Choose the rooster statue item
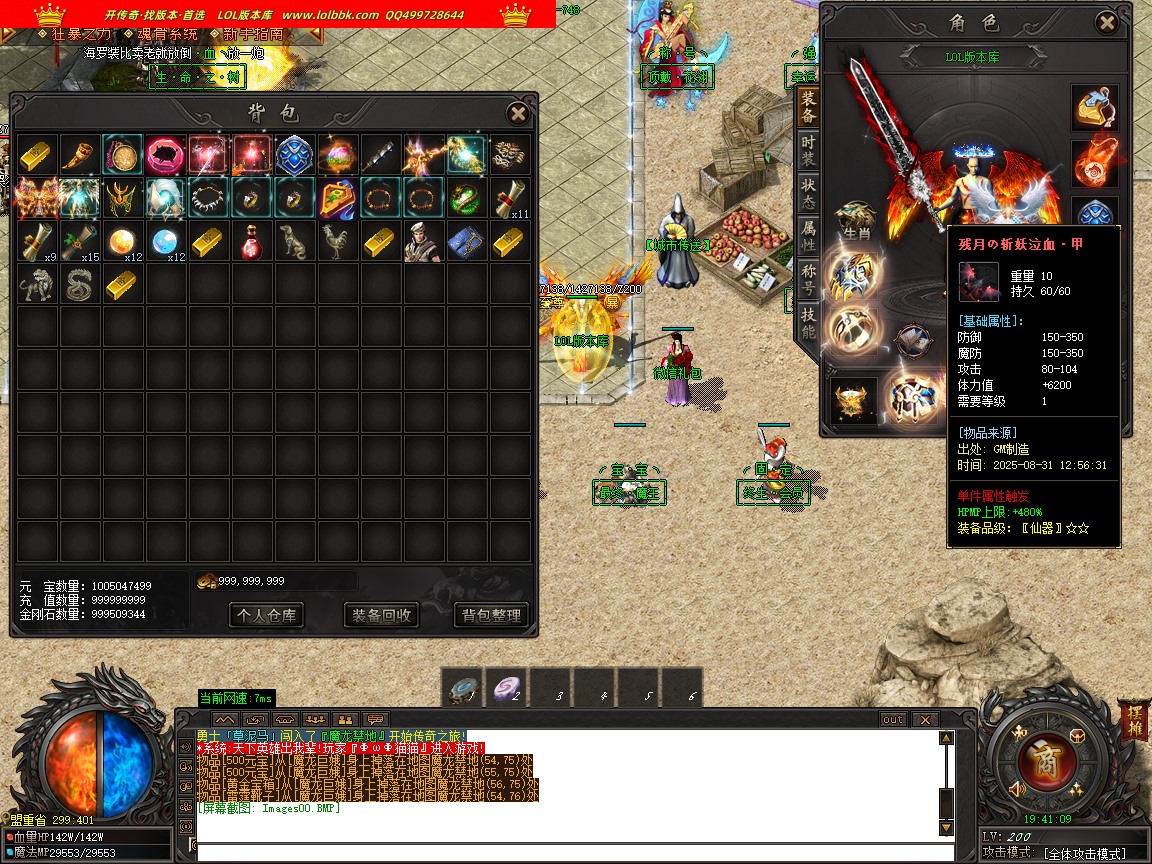1152x864 pixels. pos(338,241)
